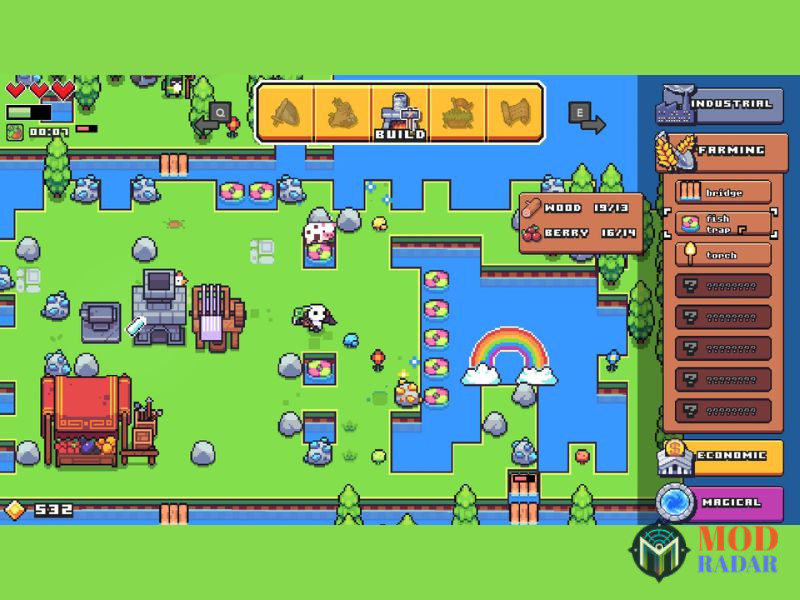This screenshot has width=800, height=600.
Task: Select the Farming build category
Action: coord(716,151)
